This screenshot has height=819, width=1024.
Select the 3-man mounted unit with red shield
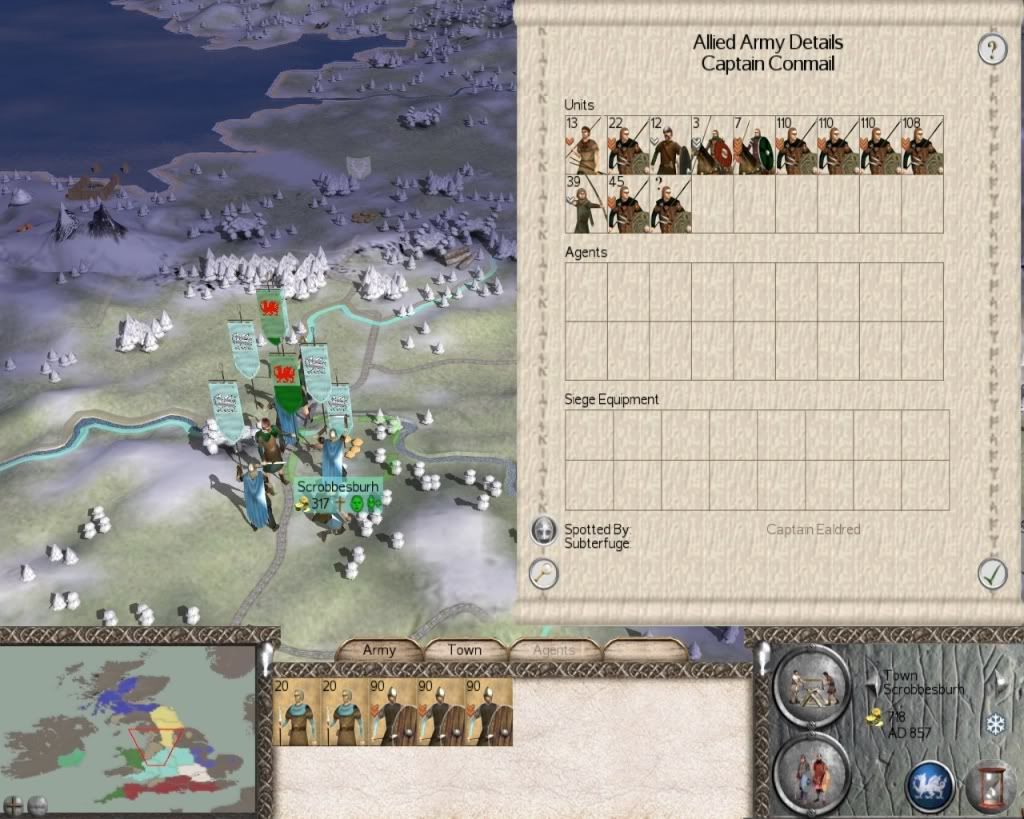coord(712,146)
